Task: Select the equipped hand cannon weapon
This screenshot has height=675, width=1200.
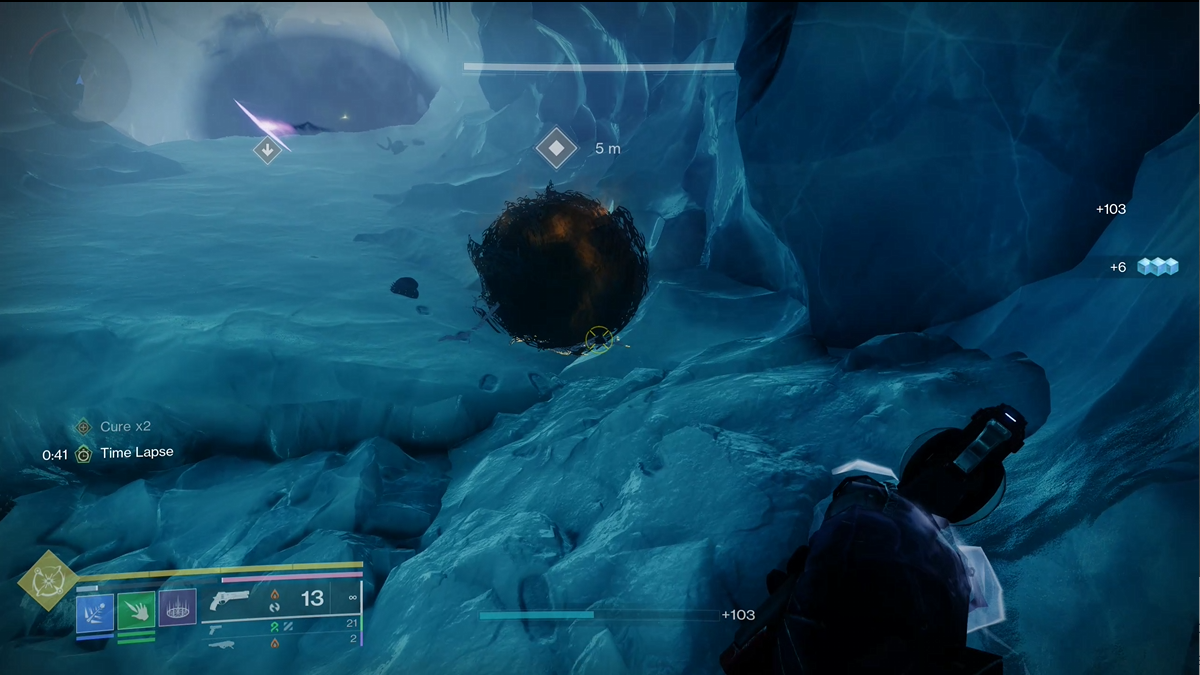Action: point(230,600)
